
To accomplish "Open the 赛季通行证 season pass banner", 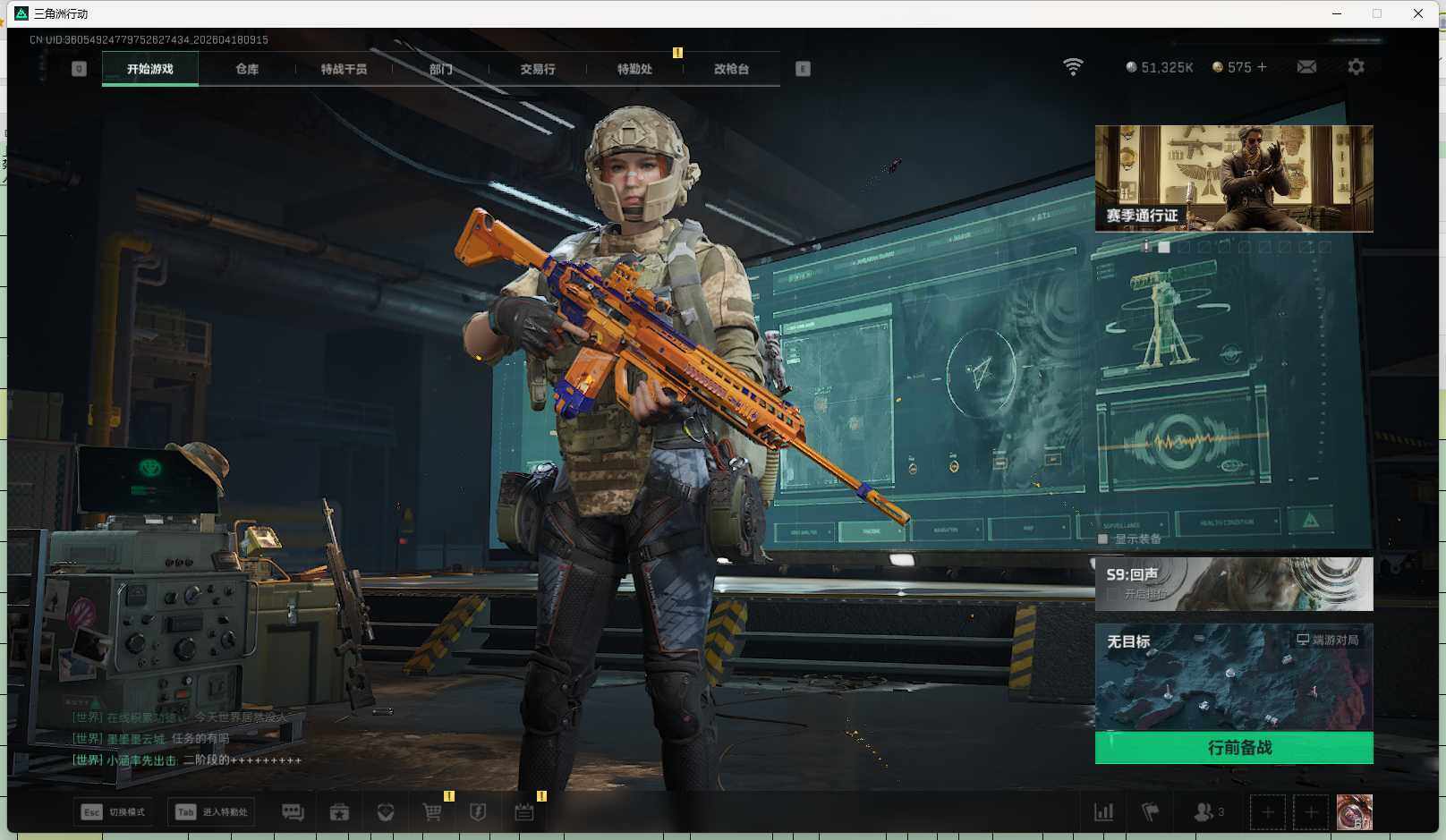I will [1233, 178].
